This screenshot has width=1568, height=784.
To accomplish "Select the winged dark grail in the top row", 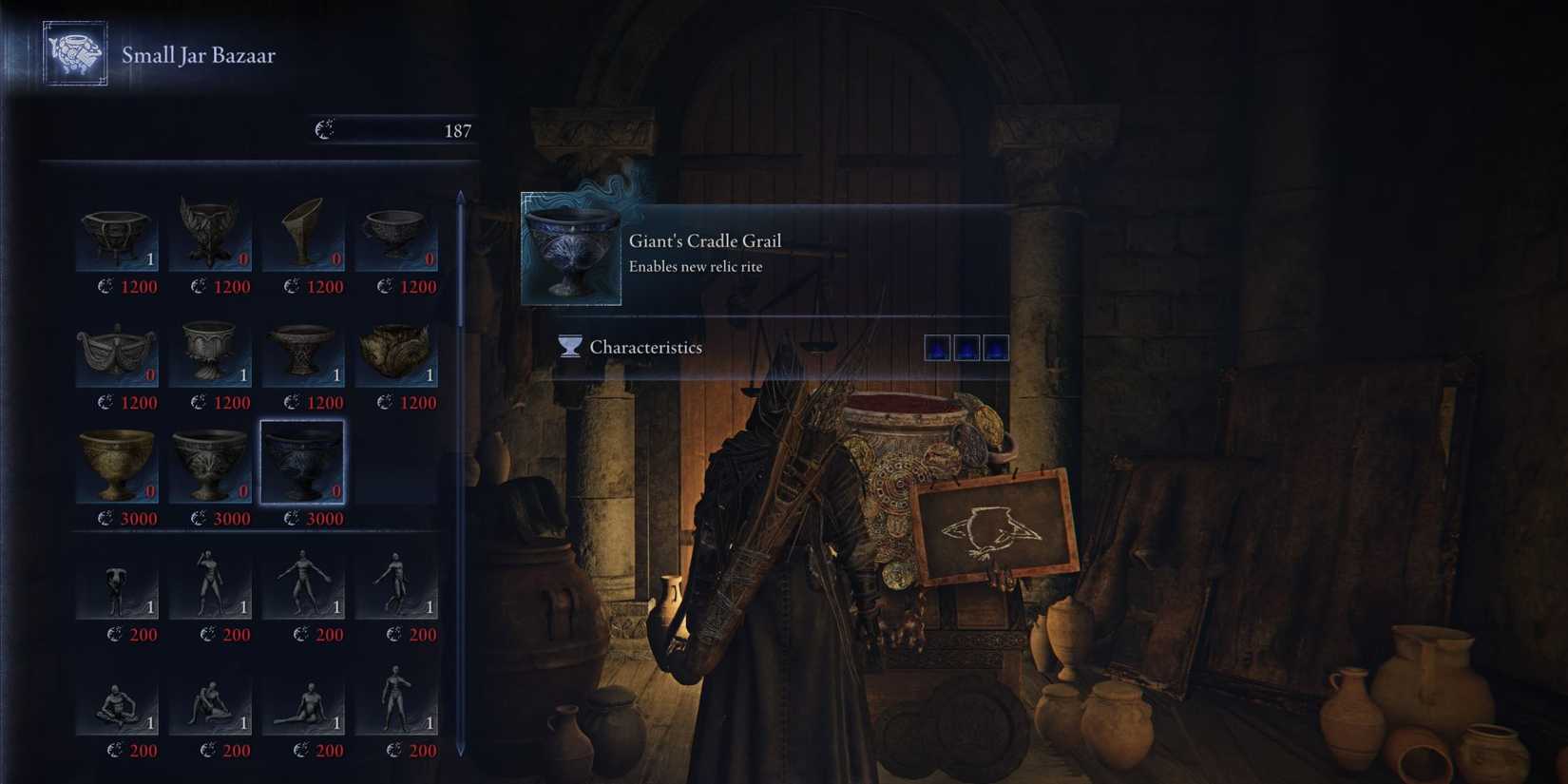I will click(210, 231).
